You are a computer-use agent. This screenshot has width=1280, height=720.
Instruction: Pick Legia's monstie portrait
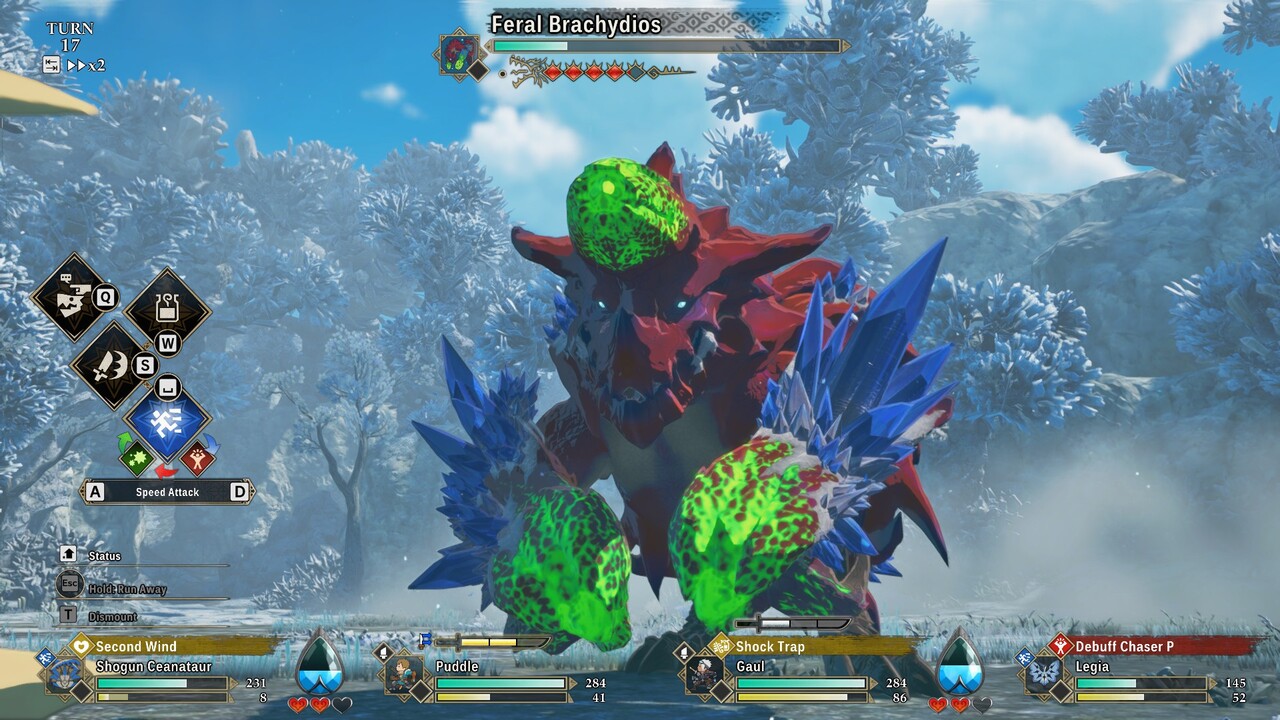[1045, 675]
